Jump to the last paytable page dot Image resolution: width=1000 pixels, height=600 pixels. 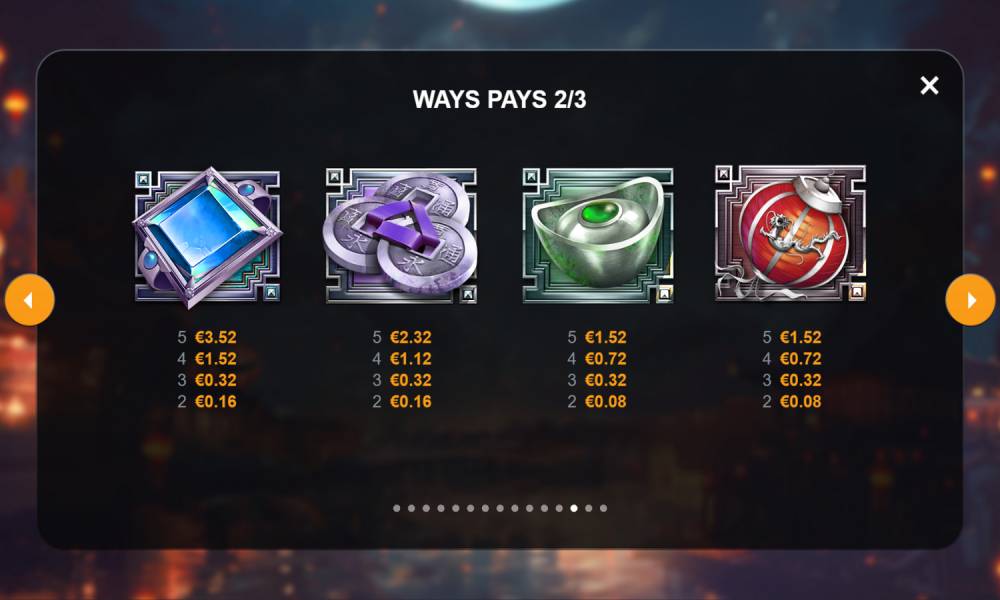coord(603,508)
